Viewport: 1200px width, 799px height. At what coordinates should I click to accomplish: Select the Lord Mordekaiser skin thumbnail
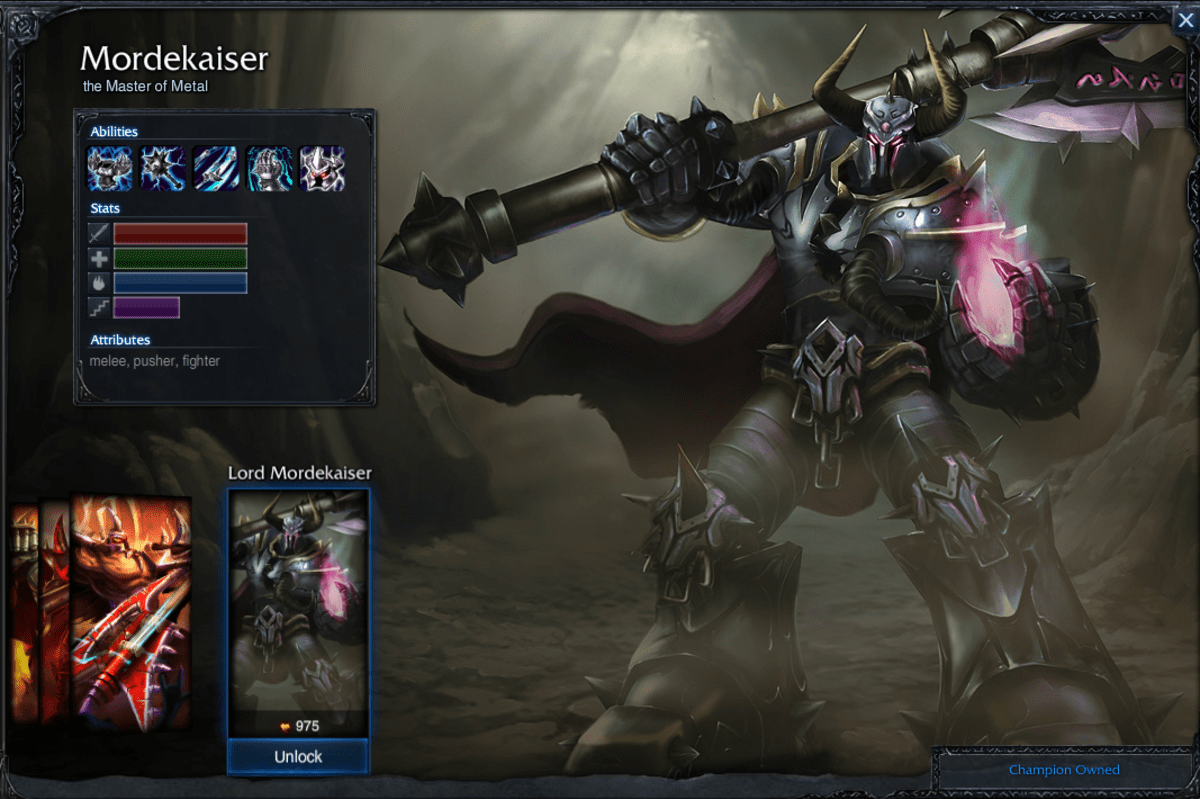coord(298,600)
